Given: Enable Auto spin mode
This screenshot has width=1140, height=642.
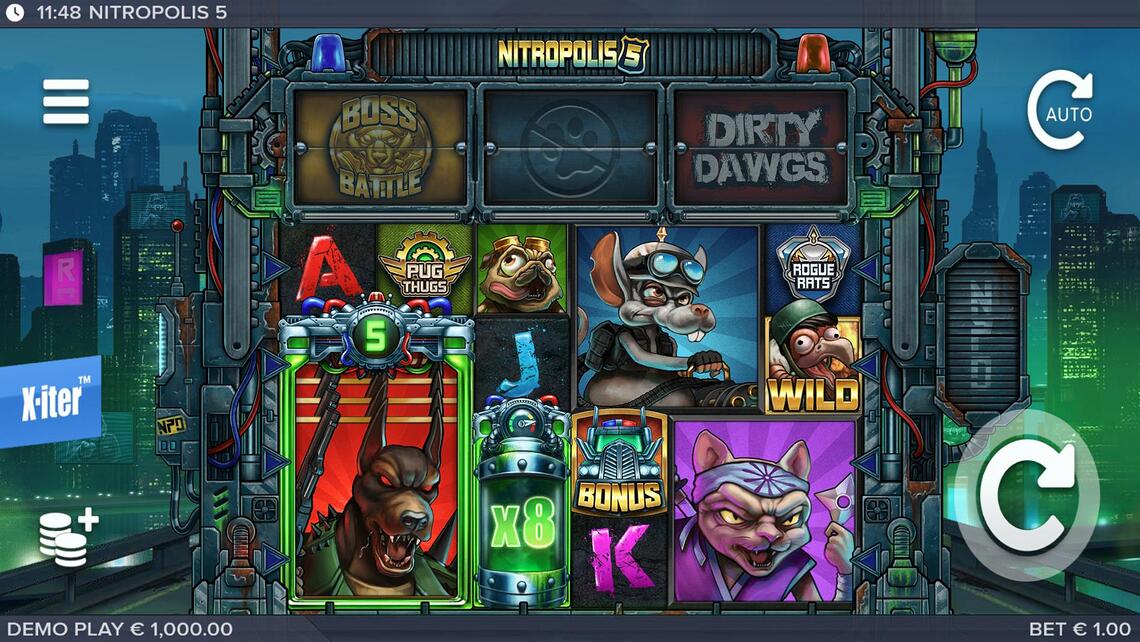Looking at the screenshot, I should (x=1061, y=111).
